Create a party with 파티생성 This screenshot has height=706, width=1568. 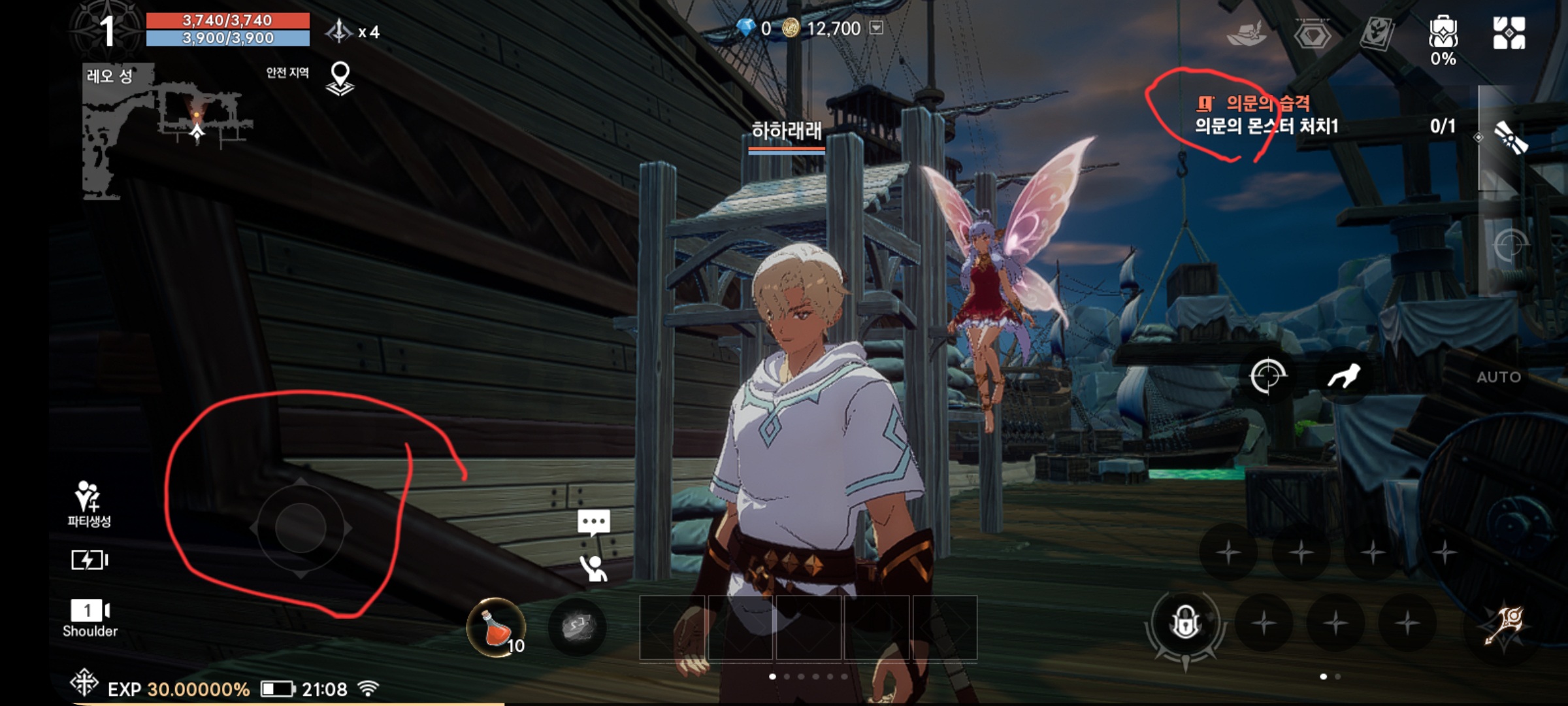click(89, 503)
